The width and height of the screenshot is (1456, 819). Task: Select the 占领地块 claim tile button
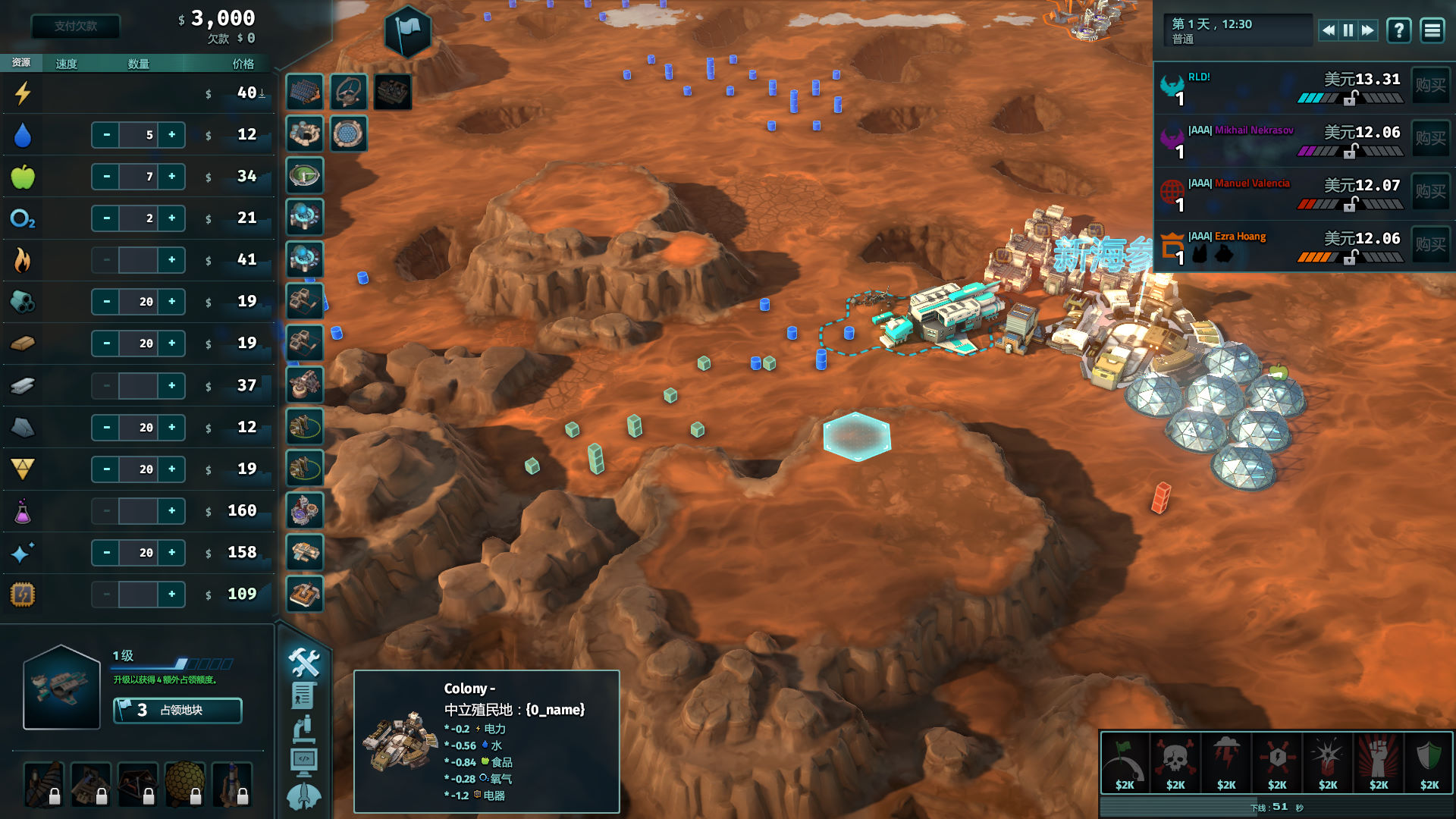tap(177, 711)
